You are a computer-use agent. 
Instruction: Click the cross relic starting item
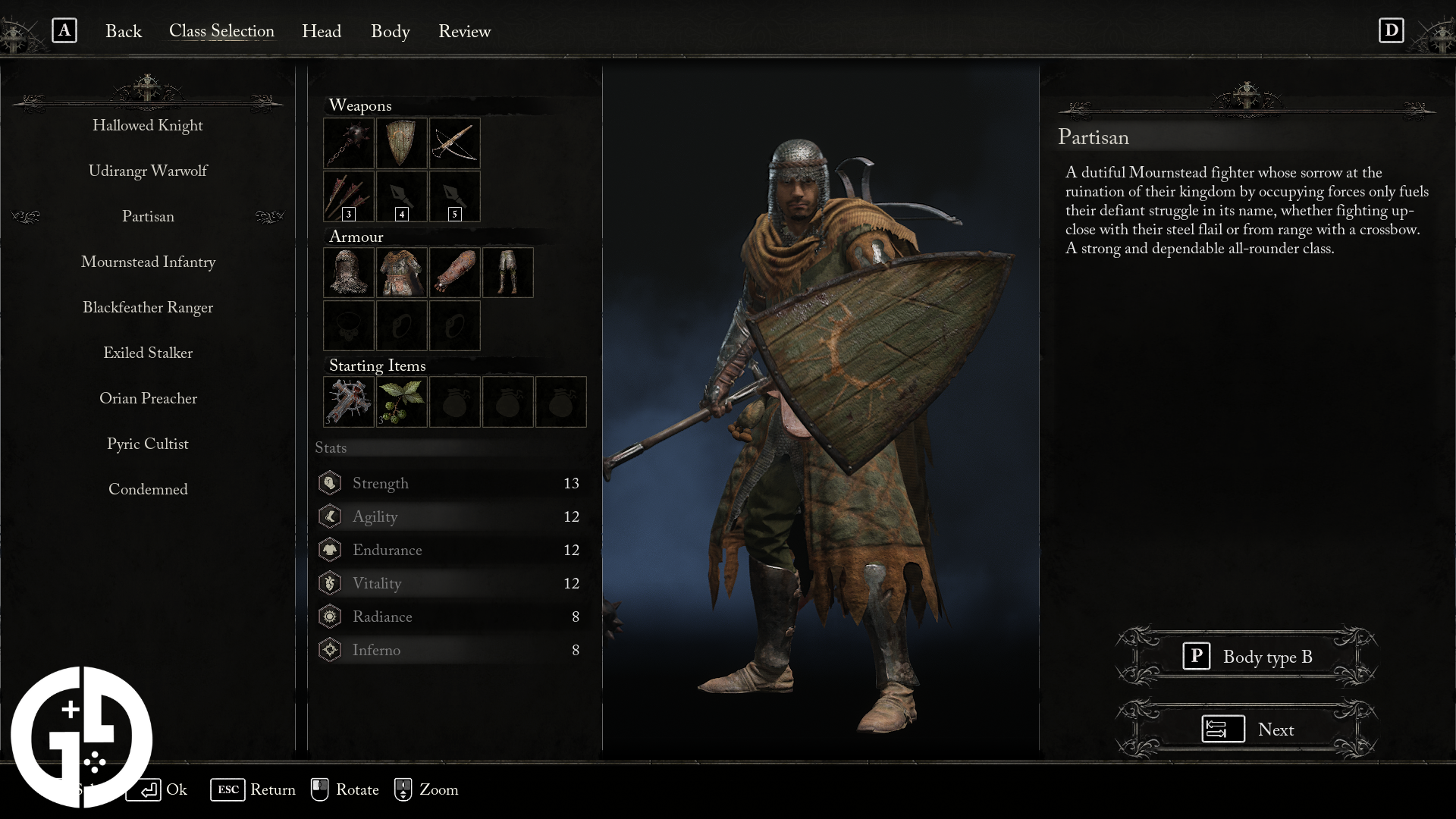[x=348, y=402]
